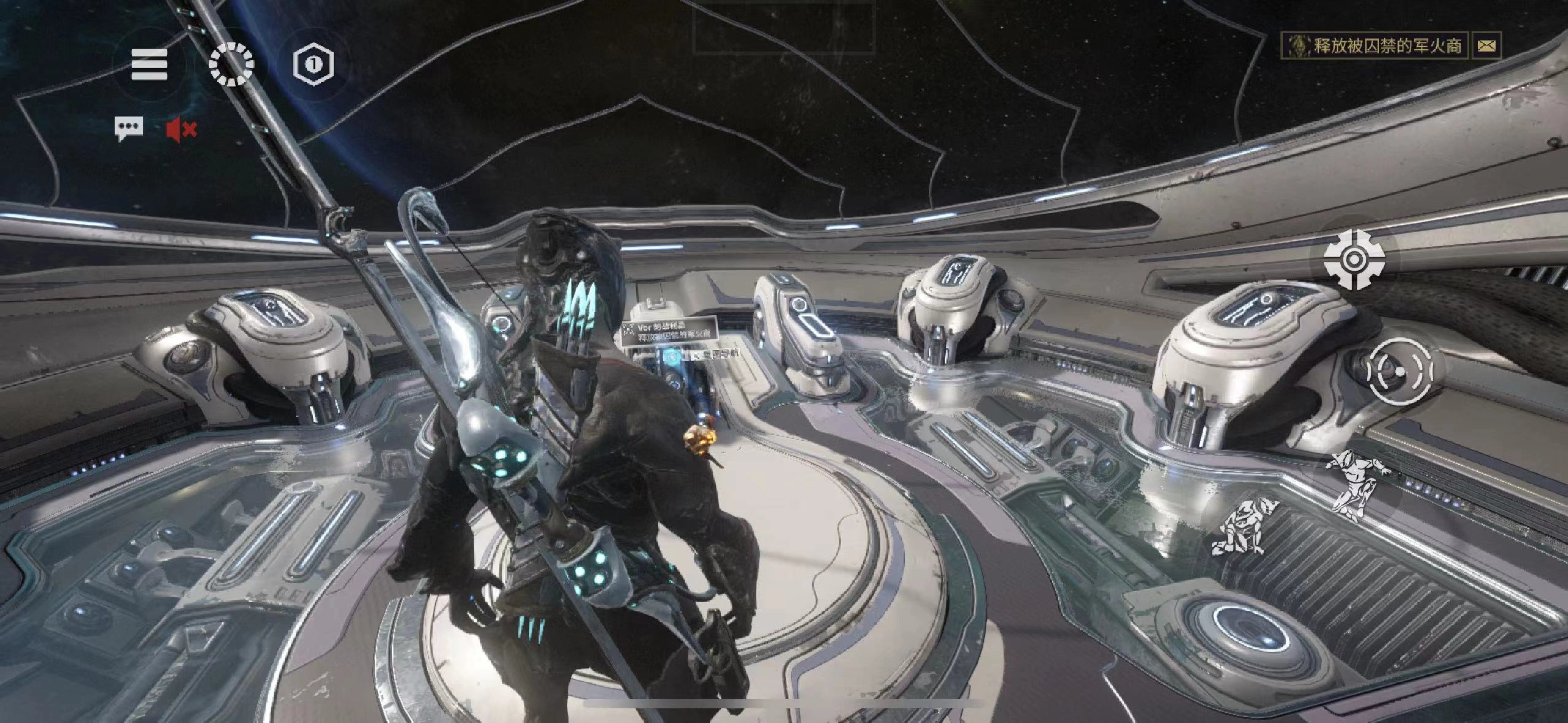Tap the concentric rings dot button

[1401, 371]
